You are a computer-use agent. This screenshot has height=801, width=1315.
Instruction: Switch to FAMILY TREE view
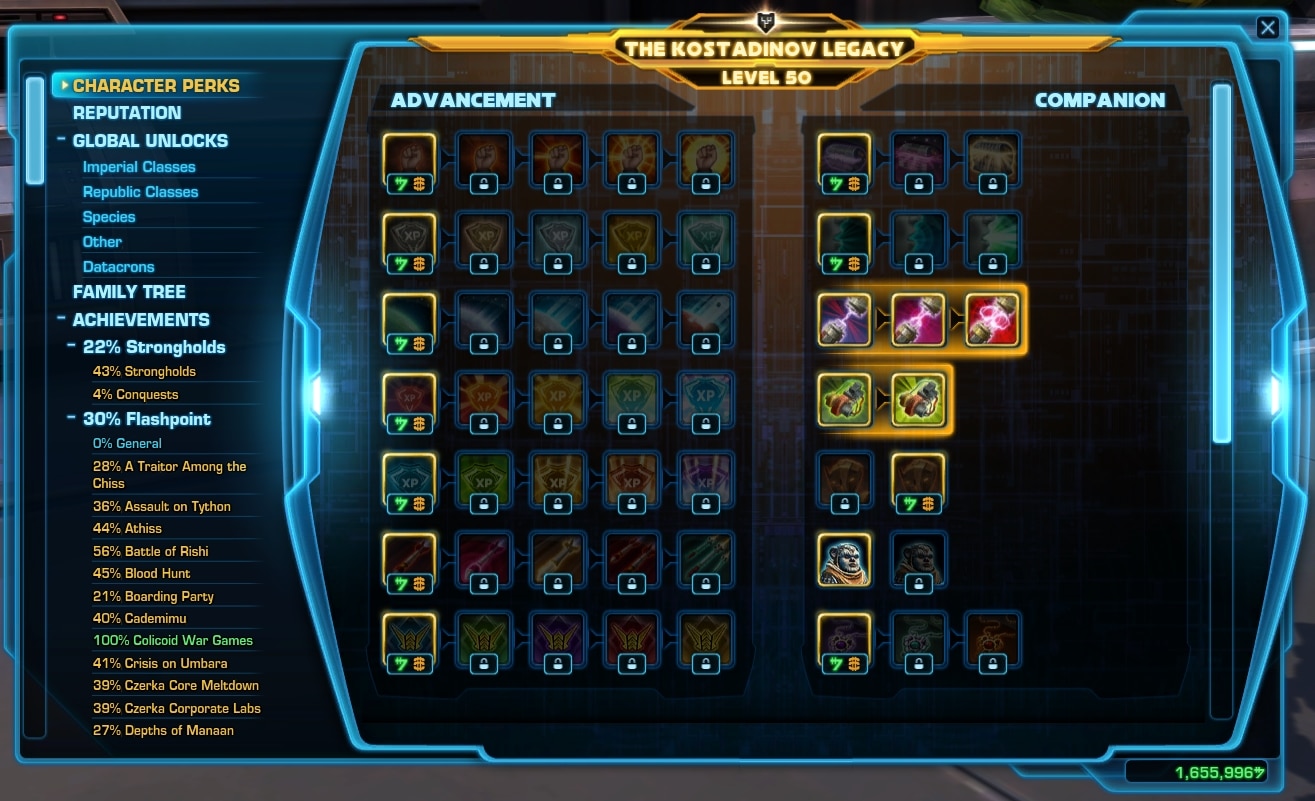[130, 291]
